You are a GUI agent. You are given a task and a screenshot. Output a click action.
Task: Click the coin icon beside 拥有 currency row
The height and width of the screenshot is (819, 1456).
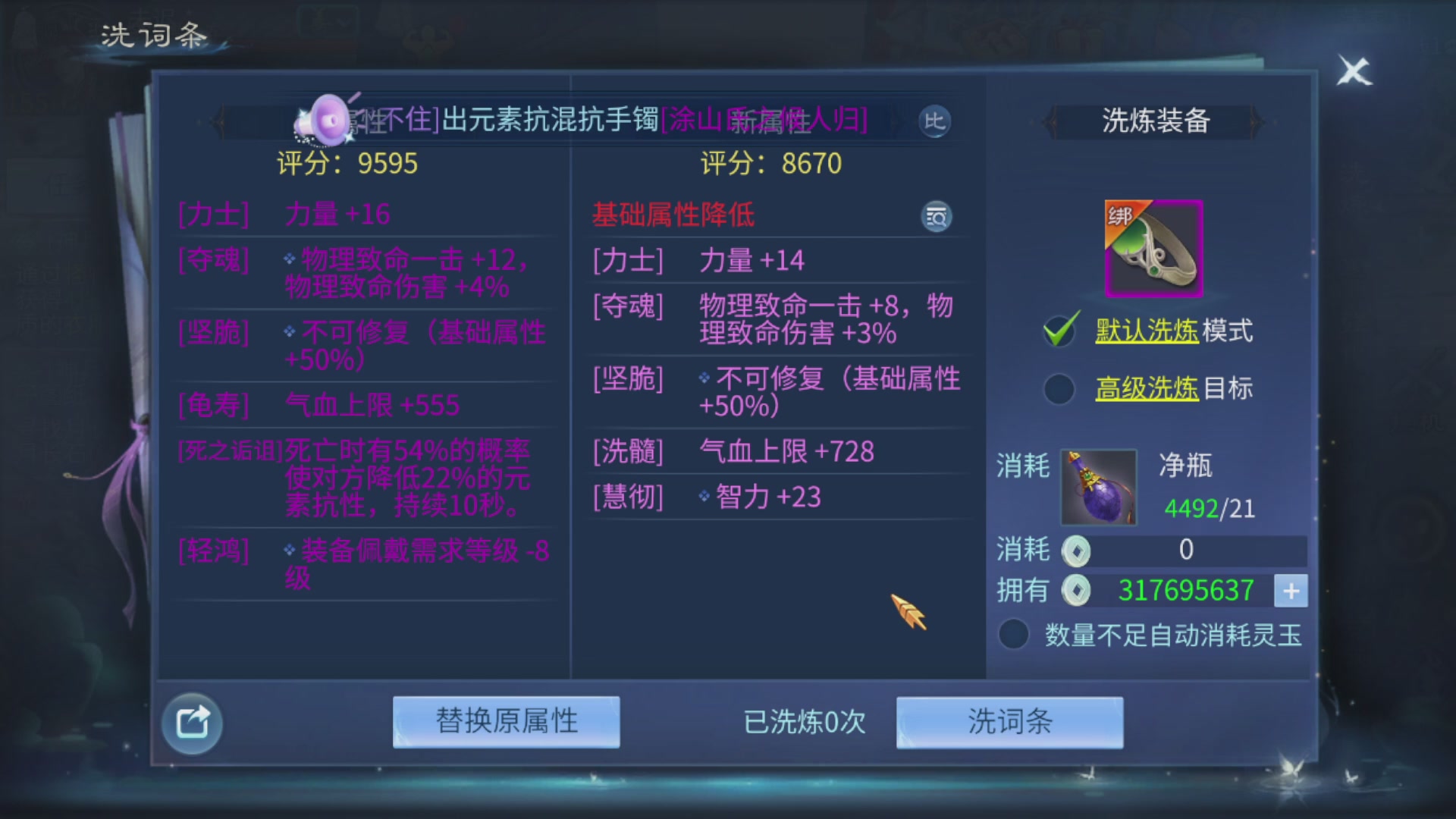tap(1075, 591)
